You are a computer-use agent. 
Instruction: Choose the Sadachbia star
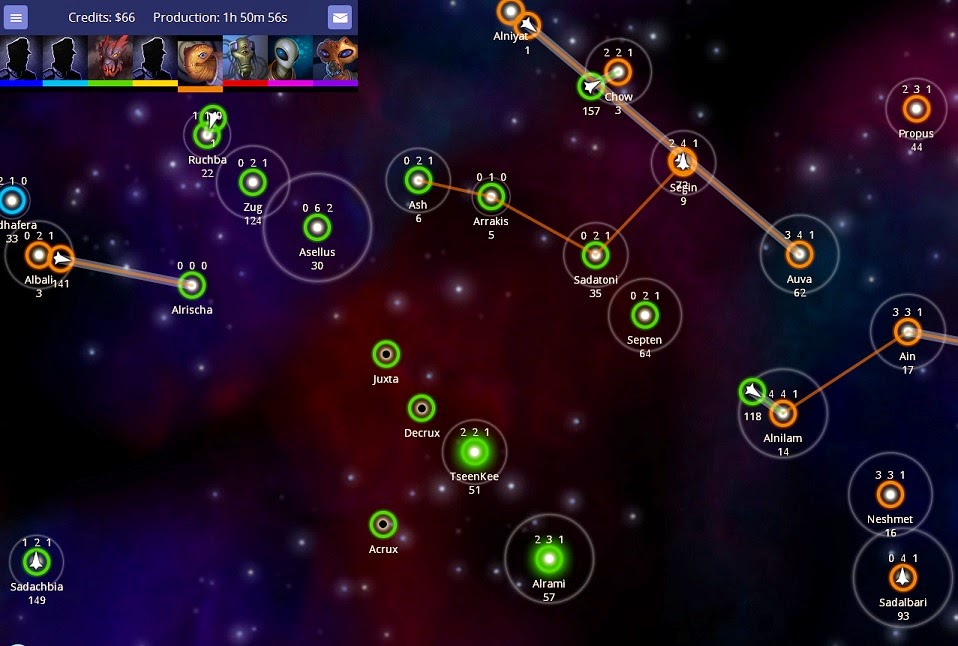(37, 561)
